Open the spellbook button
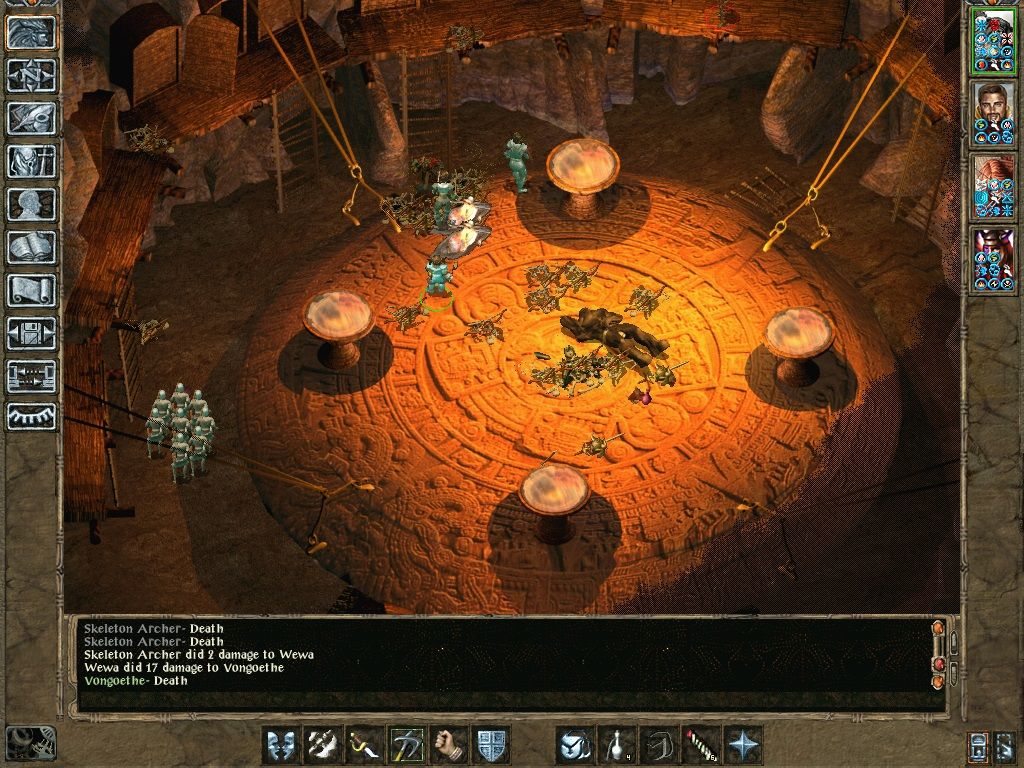The width and height of the screenshot is (1024, 768). (31, 247)
